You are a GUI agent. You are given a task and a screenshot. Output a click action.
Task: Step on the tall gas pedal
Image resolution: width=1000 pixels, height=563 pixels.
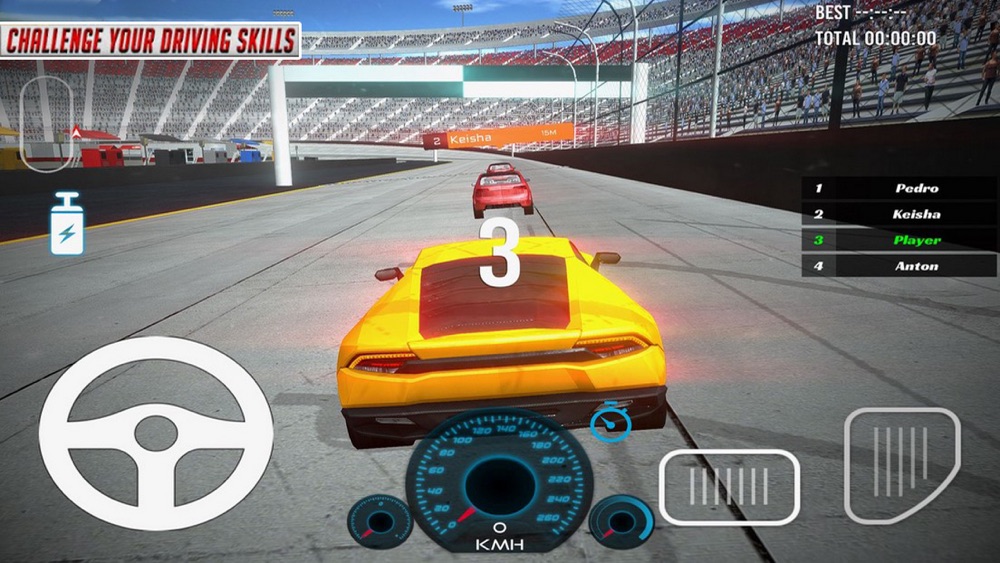(x=902, y=464)
